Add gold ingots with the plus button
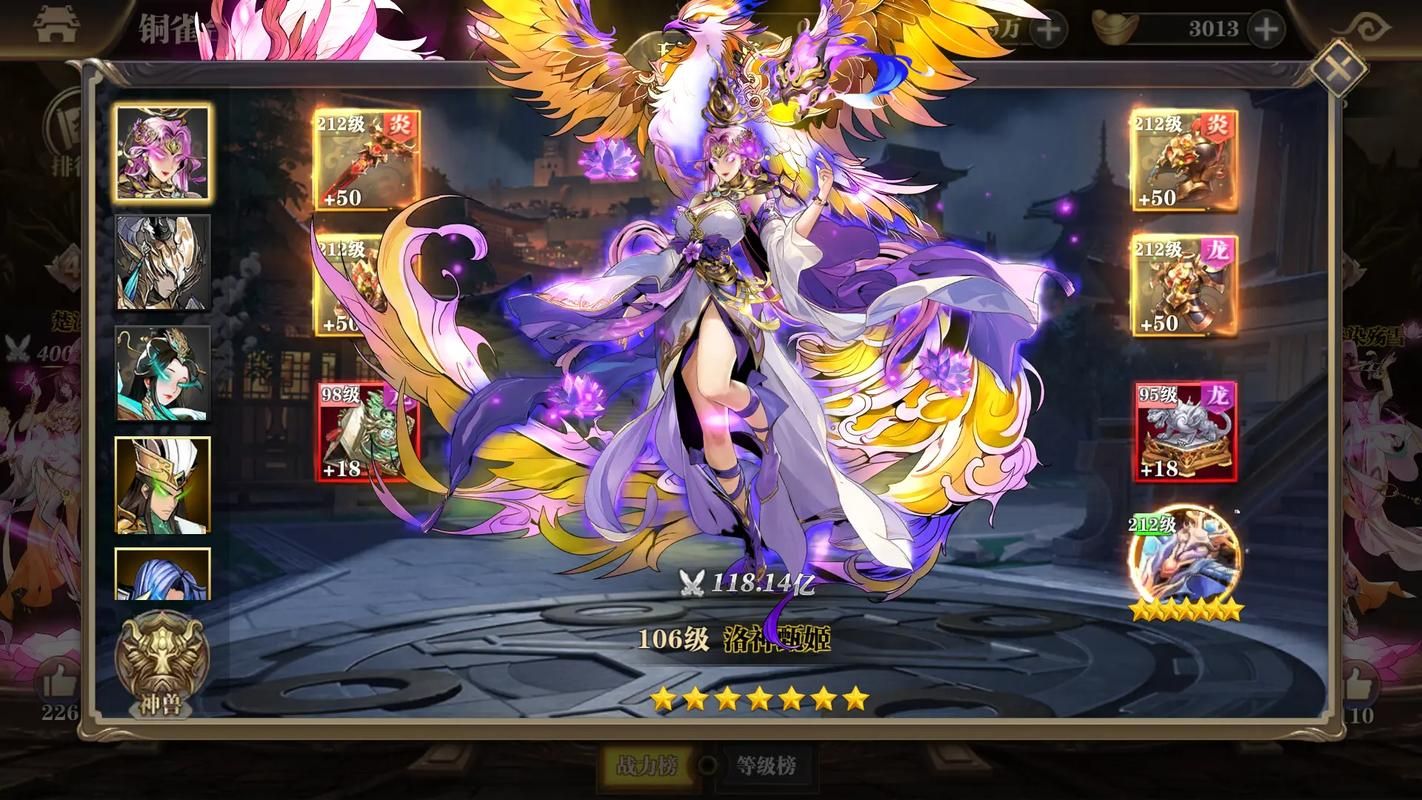 [x=1266, y=29]
